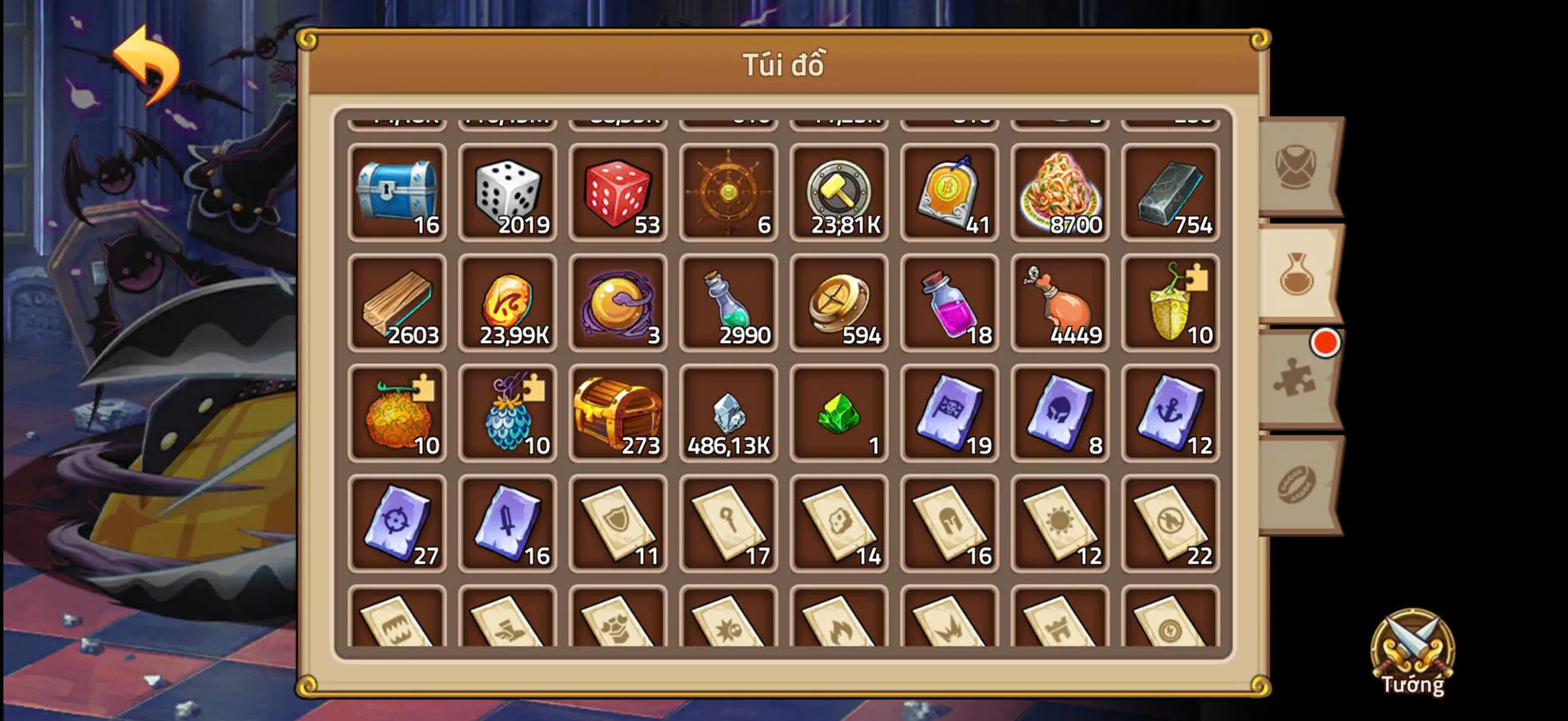Viewport: 1568px width, 721px height.
Task: Select the diamond item showing 486,13K
Action: pyautogui.click(x=729, y=413)
